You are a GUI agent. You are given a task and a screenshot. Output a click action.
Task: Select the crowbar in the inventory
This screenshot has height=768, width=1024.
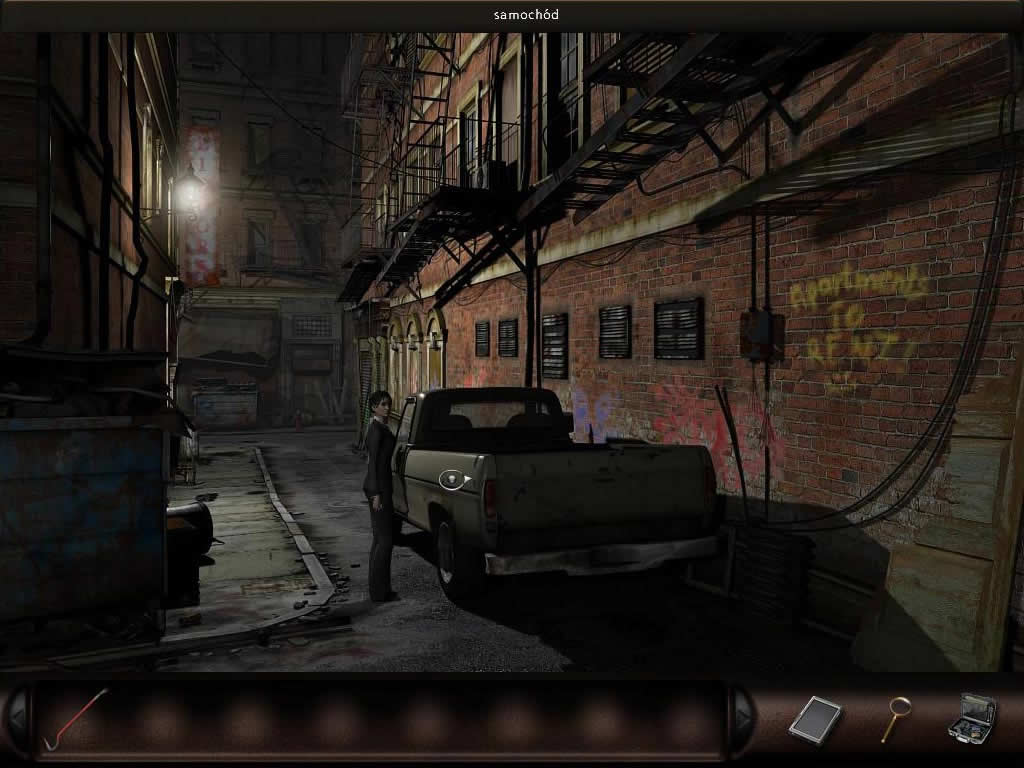(73, 717)
